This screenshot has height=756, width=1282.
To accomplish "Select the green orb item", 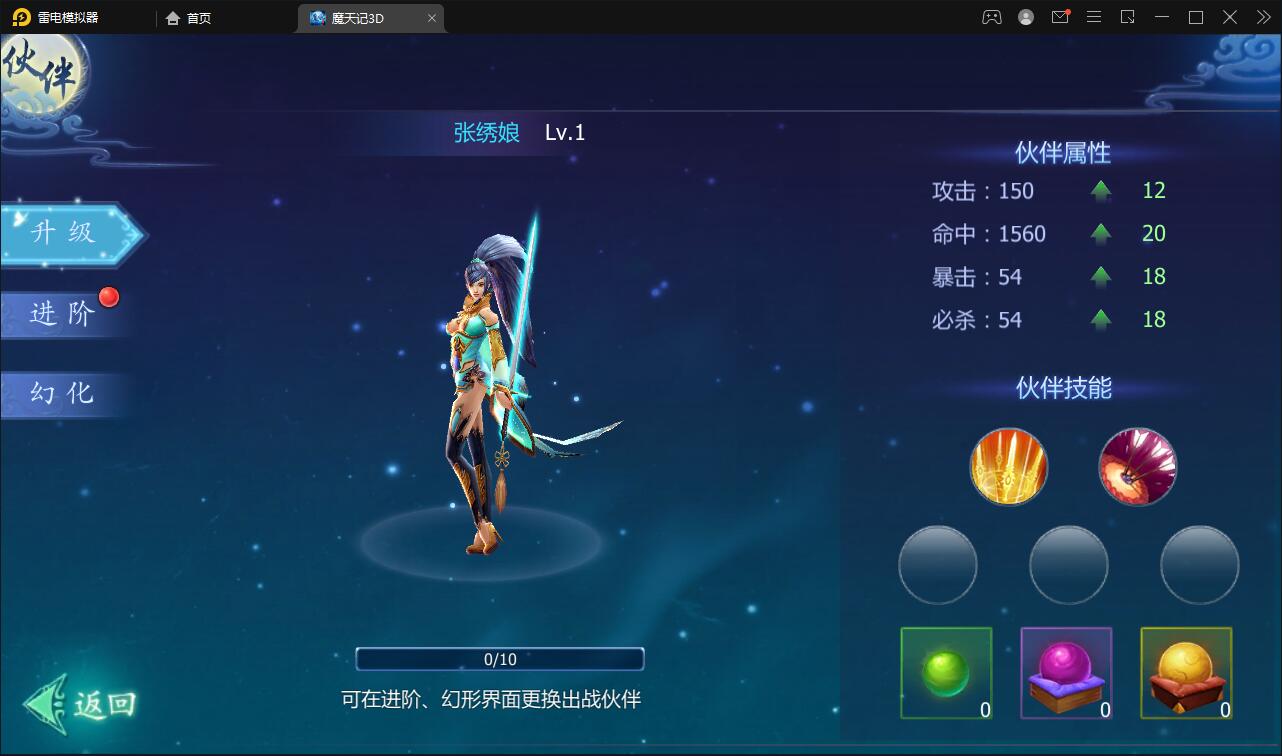I will click(946, 673).
